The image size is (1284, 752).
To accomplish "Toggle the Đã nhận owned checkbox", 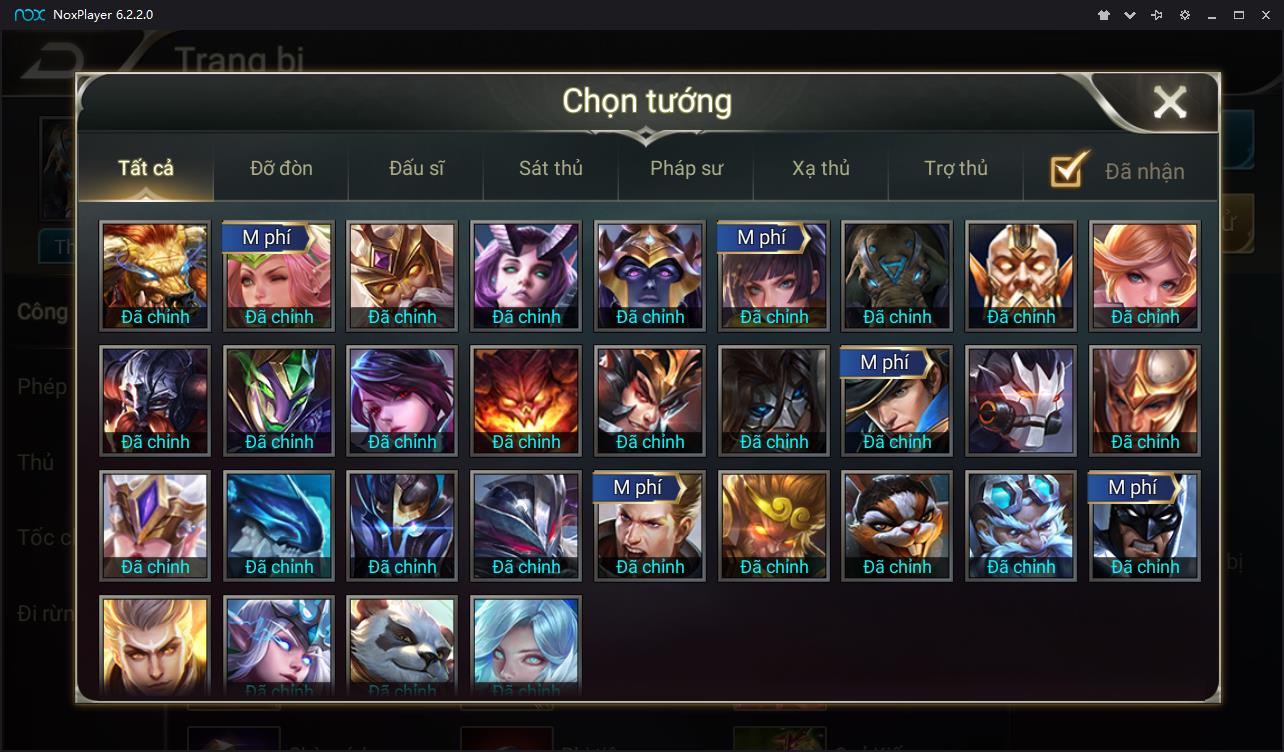I will click(x=1069, y=170).
